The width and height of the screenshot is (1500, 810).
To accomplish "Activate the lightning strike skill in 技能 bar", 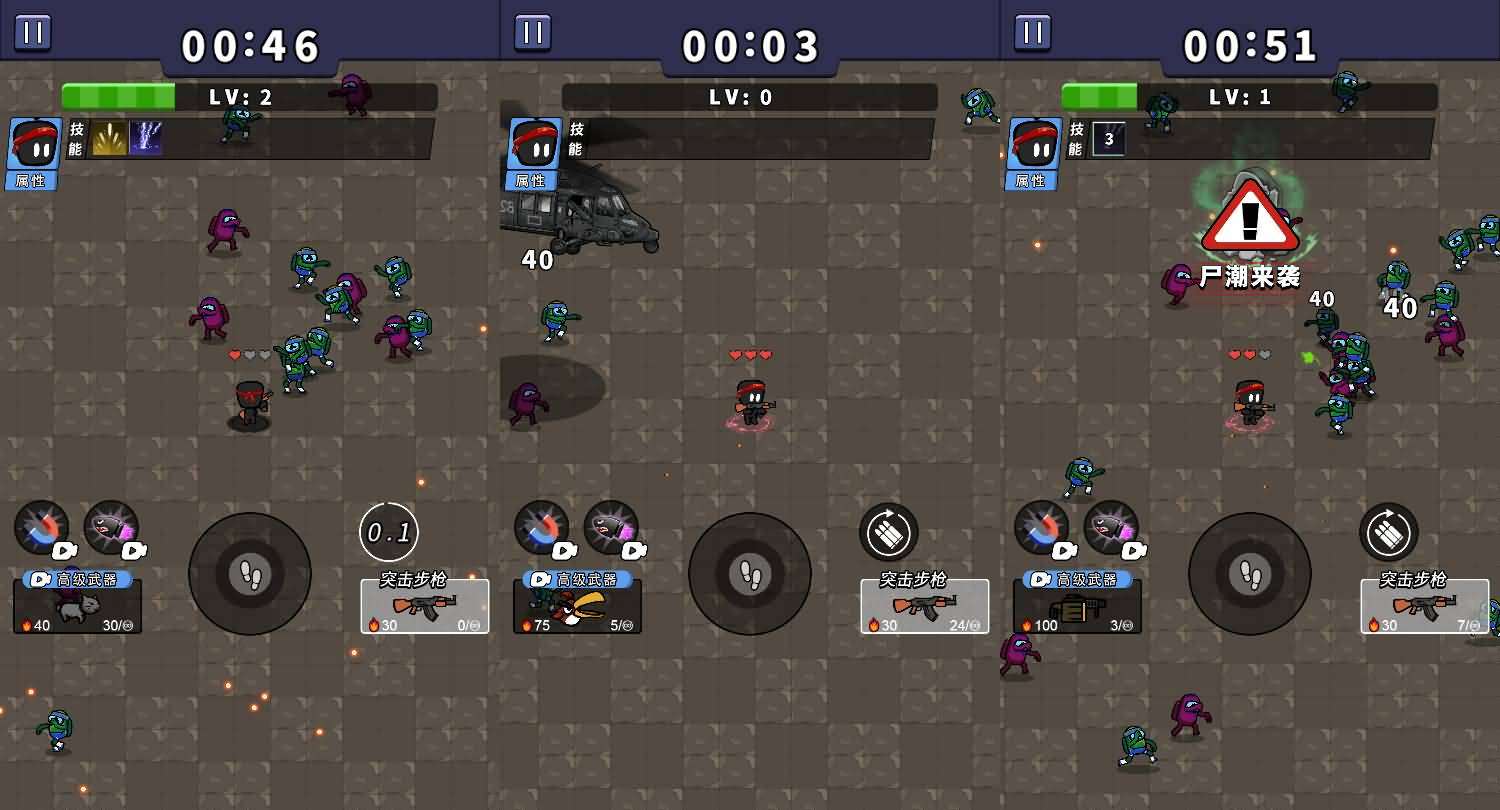I will [148, 139].
